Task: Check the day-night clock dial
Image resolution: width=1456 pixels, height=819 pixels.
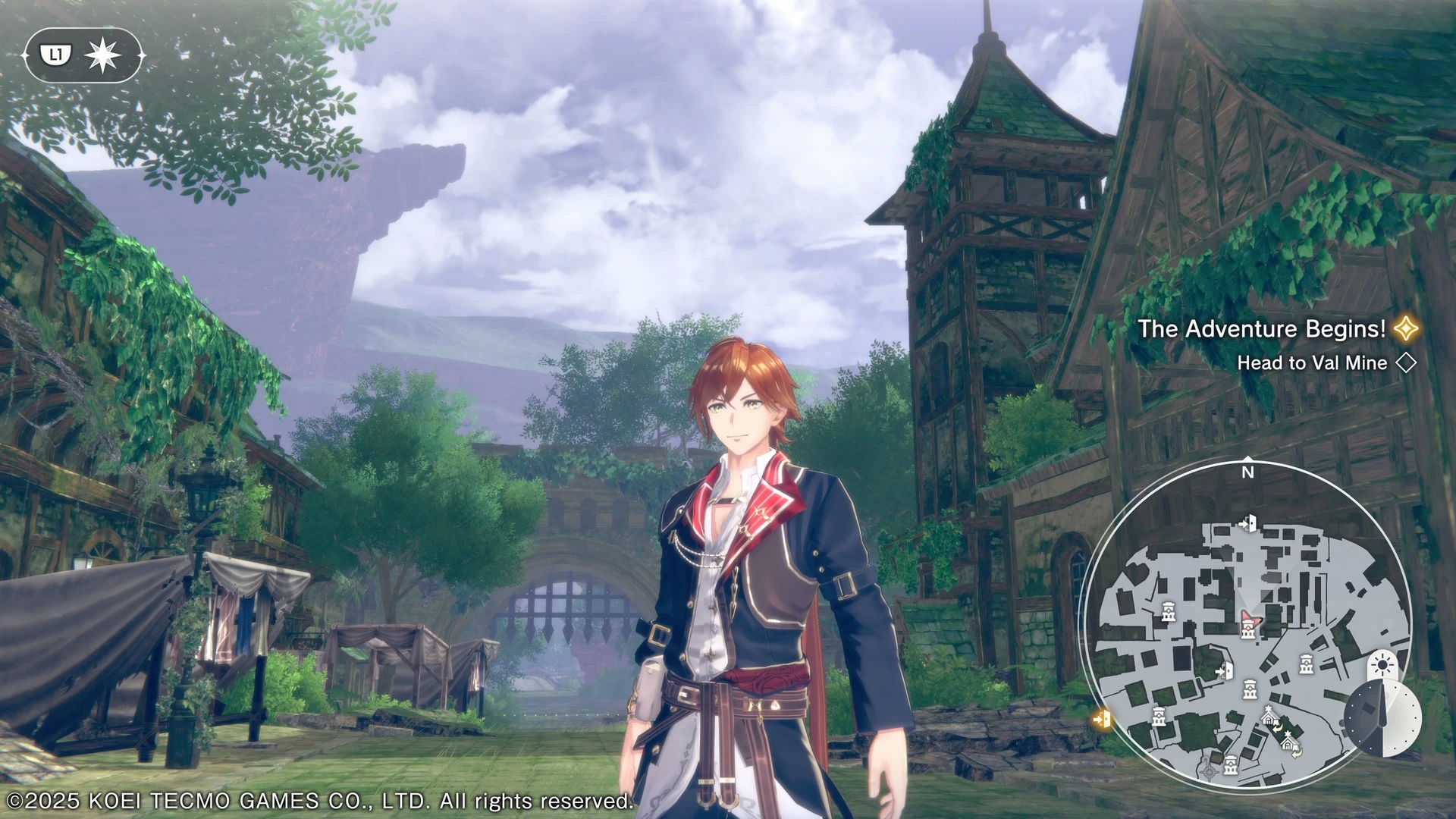Action: tap(1381, 718)
